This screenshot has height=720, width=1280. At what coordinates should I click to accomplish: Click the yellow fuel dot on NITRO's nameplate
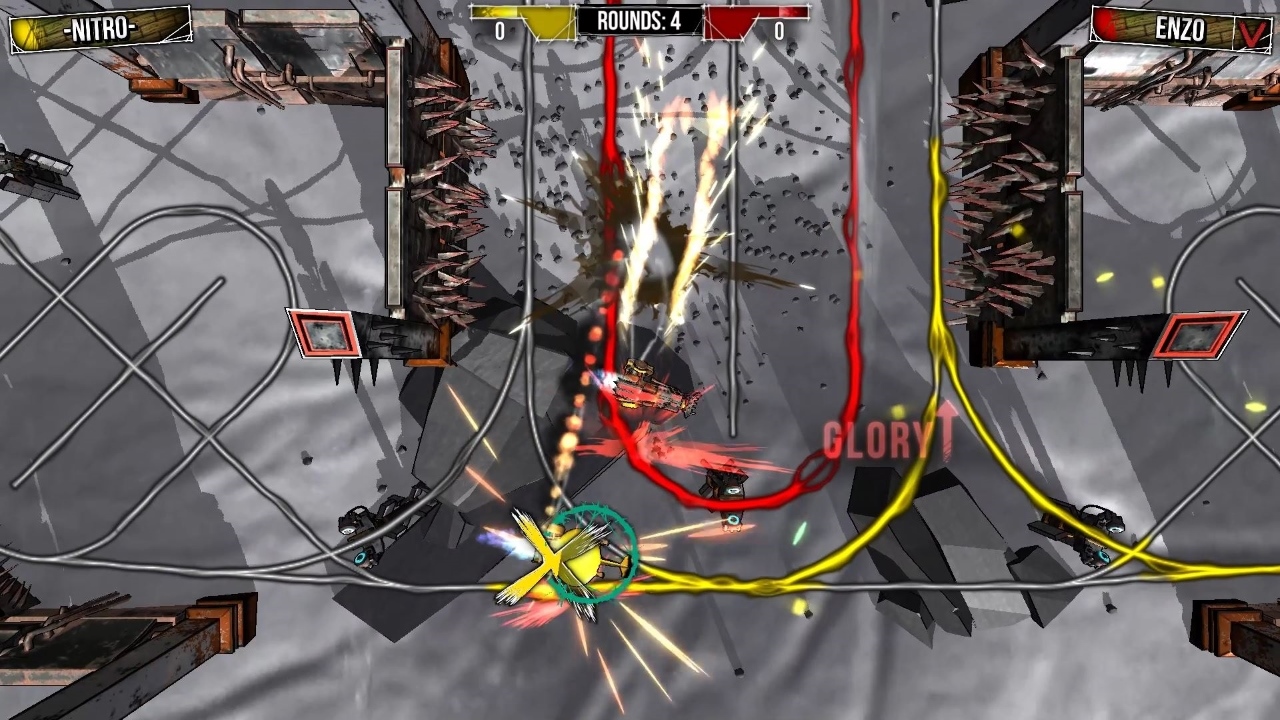22,31
